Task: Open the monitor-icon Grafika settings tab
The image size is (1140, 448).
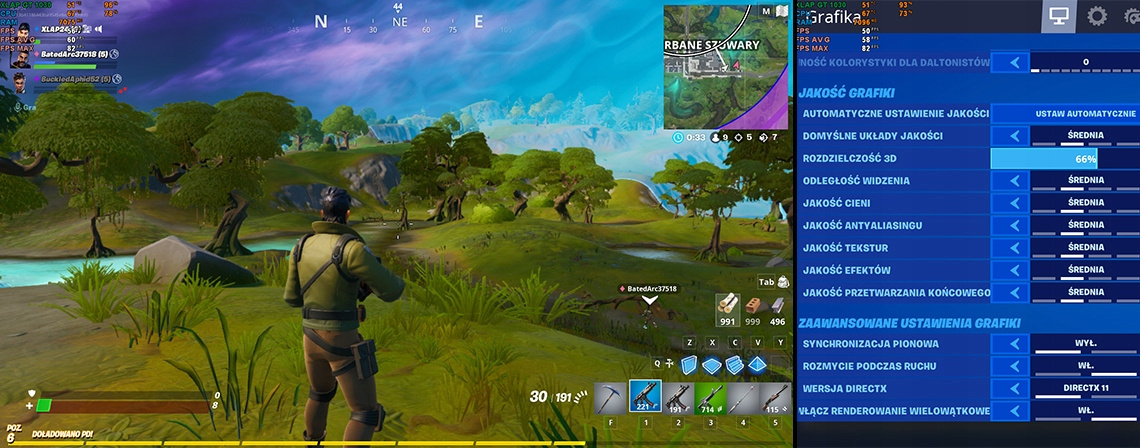Action: coord(1060,16)
